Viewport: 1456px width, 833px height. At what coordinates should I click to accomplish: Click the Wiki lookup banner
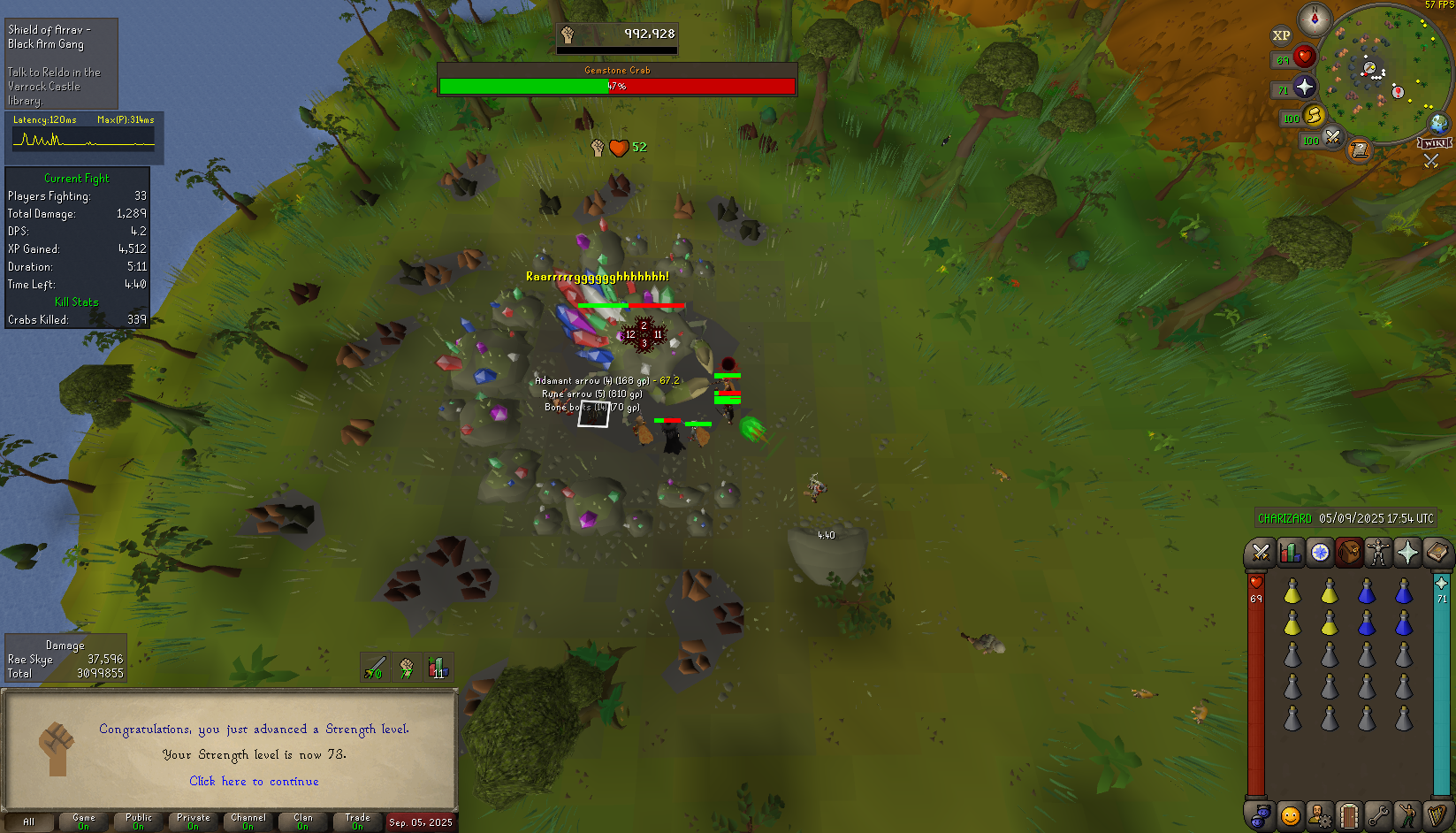[x=1434, y=143]
